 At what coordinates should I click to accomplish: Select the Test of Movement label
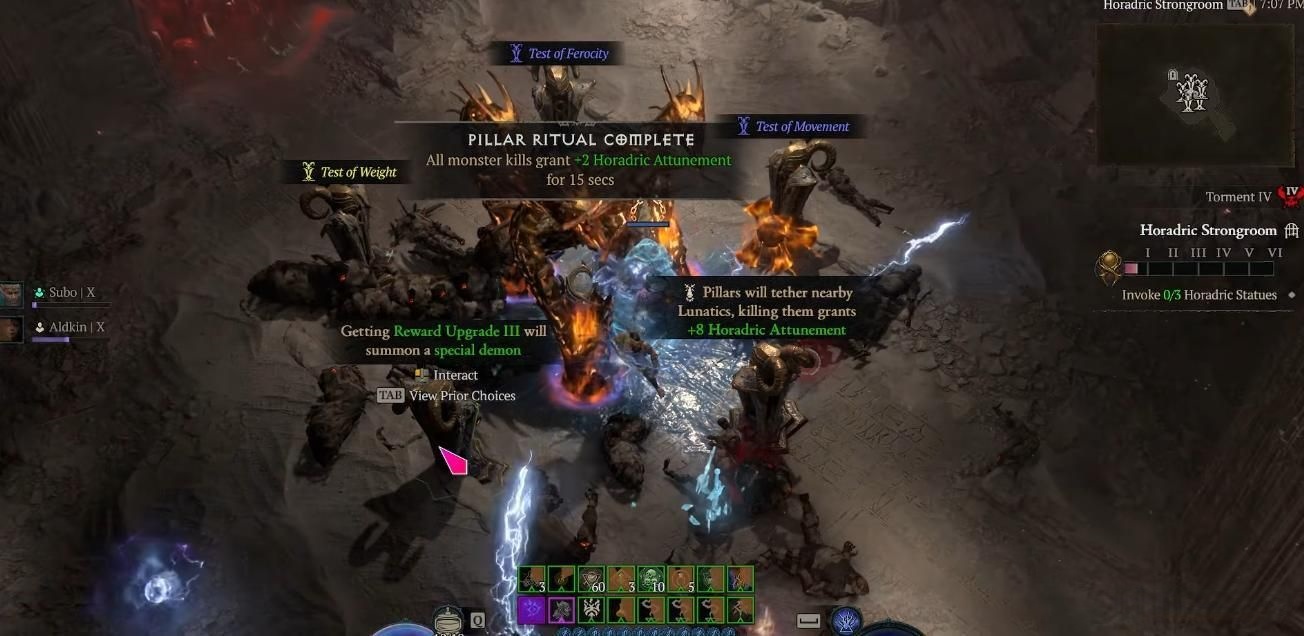pos(793,127)
